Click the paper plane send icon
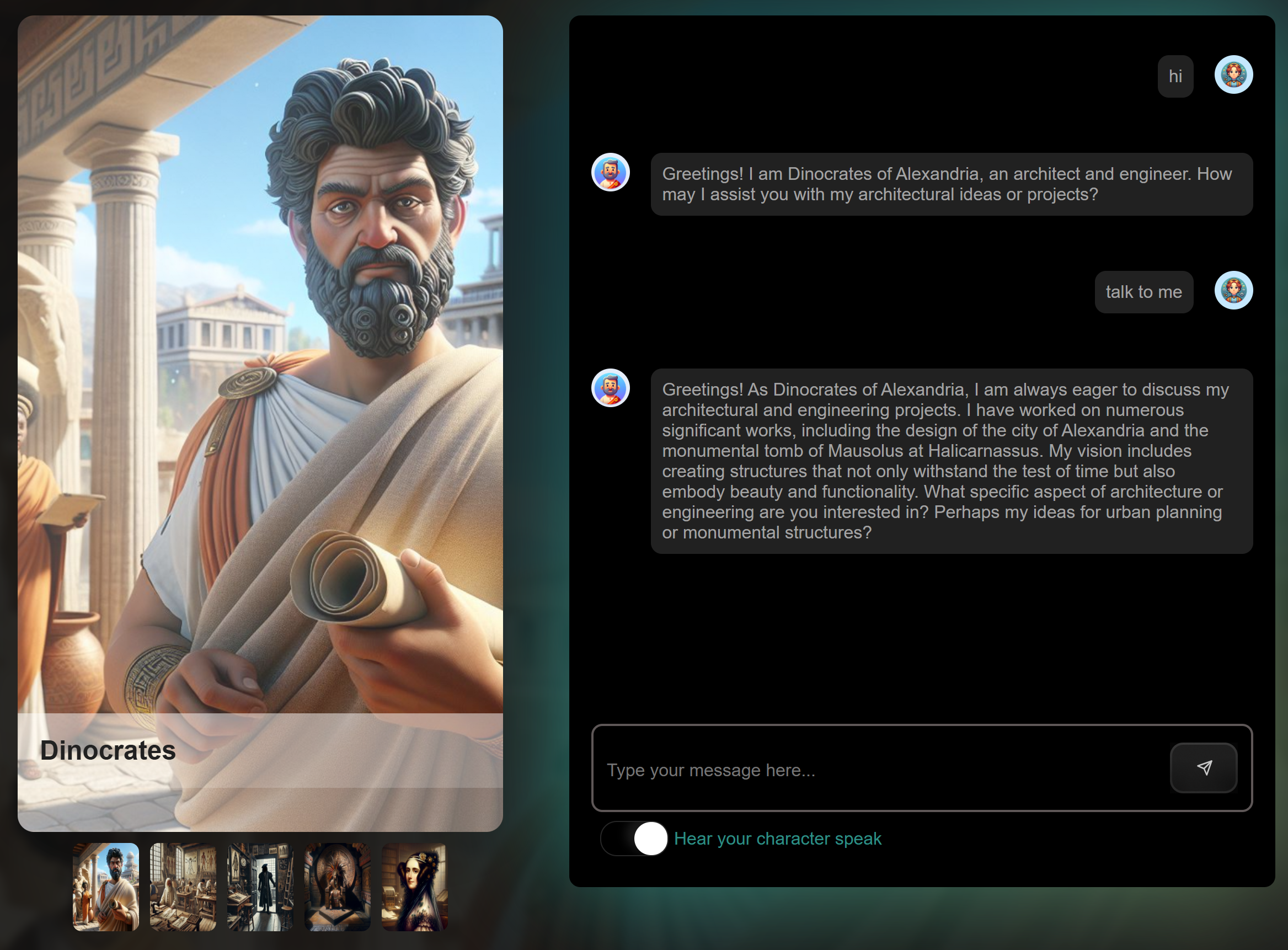Screen dimensions: 1288x950 click(x=1203, y=768)
